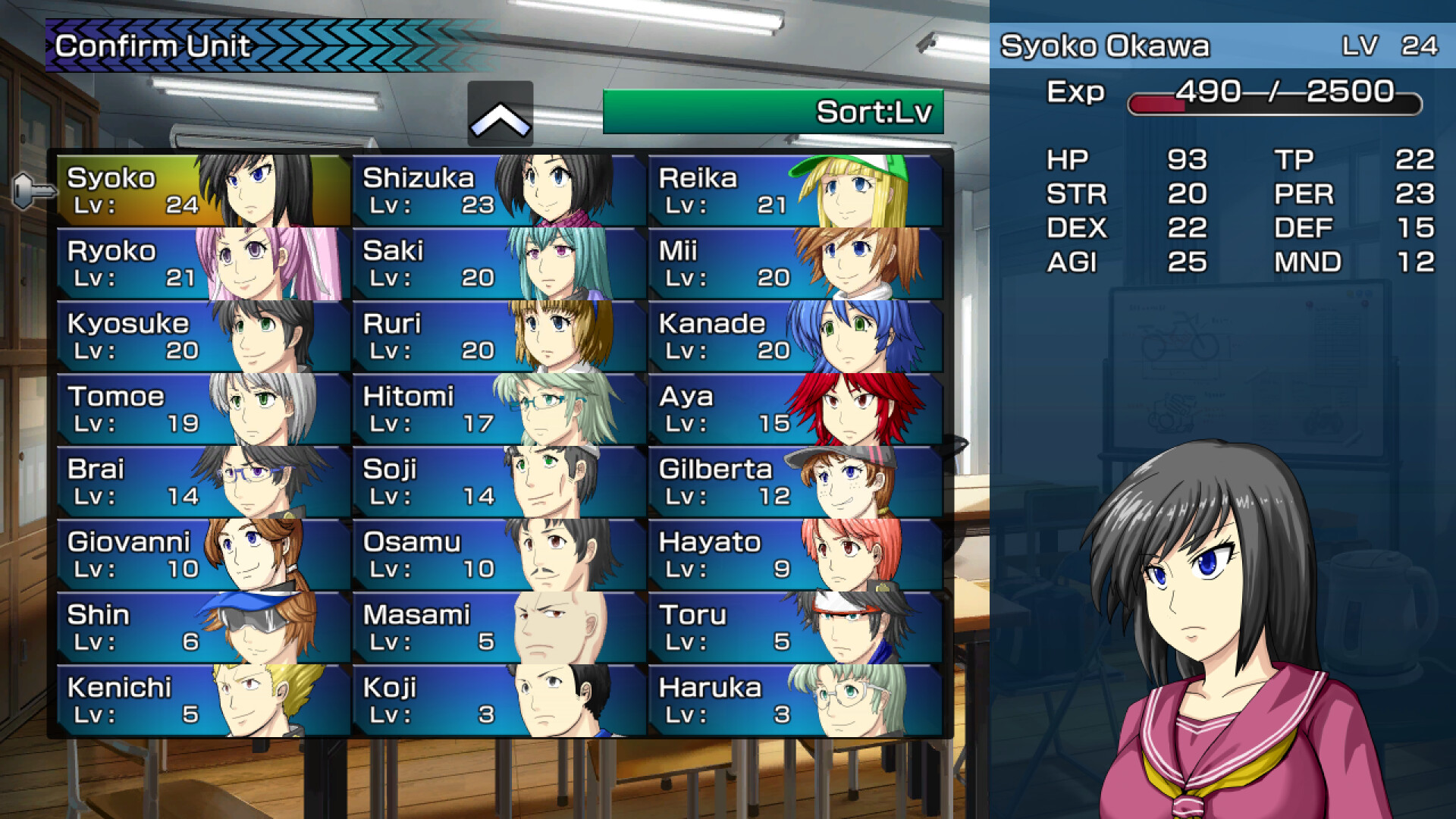Choose Giovanni from the roster
Image resolution: width=1456 pixels, height=819 pixels.
point(203,555)
